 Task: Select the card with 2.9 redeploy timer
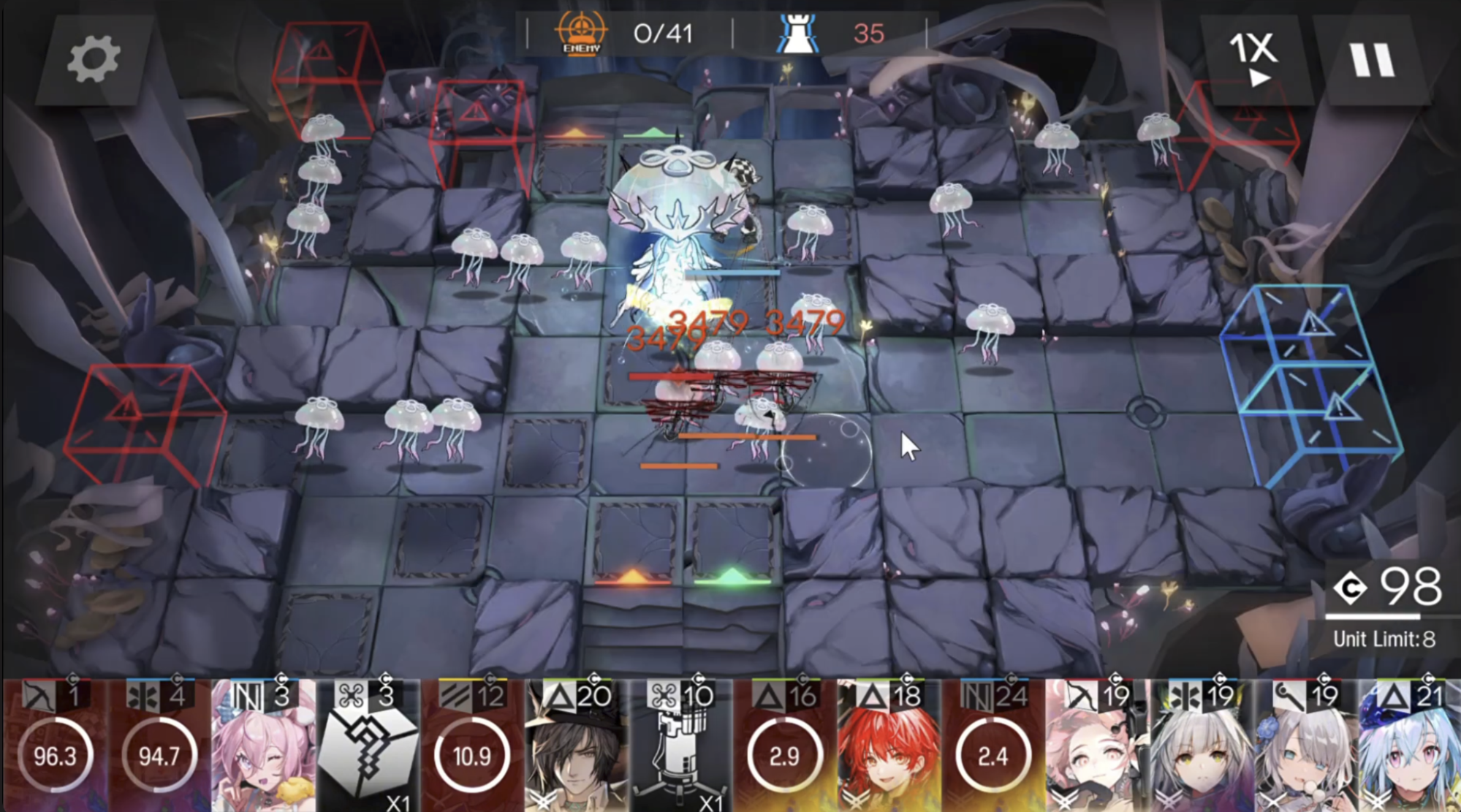click(x=784, y=745)
